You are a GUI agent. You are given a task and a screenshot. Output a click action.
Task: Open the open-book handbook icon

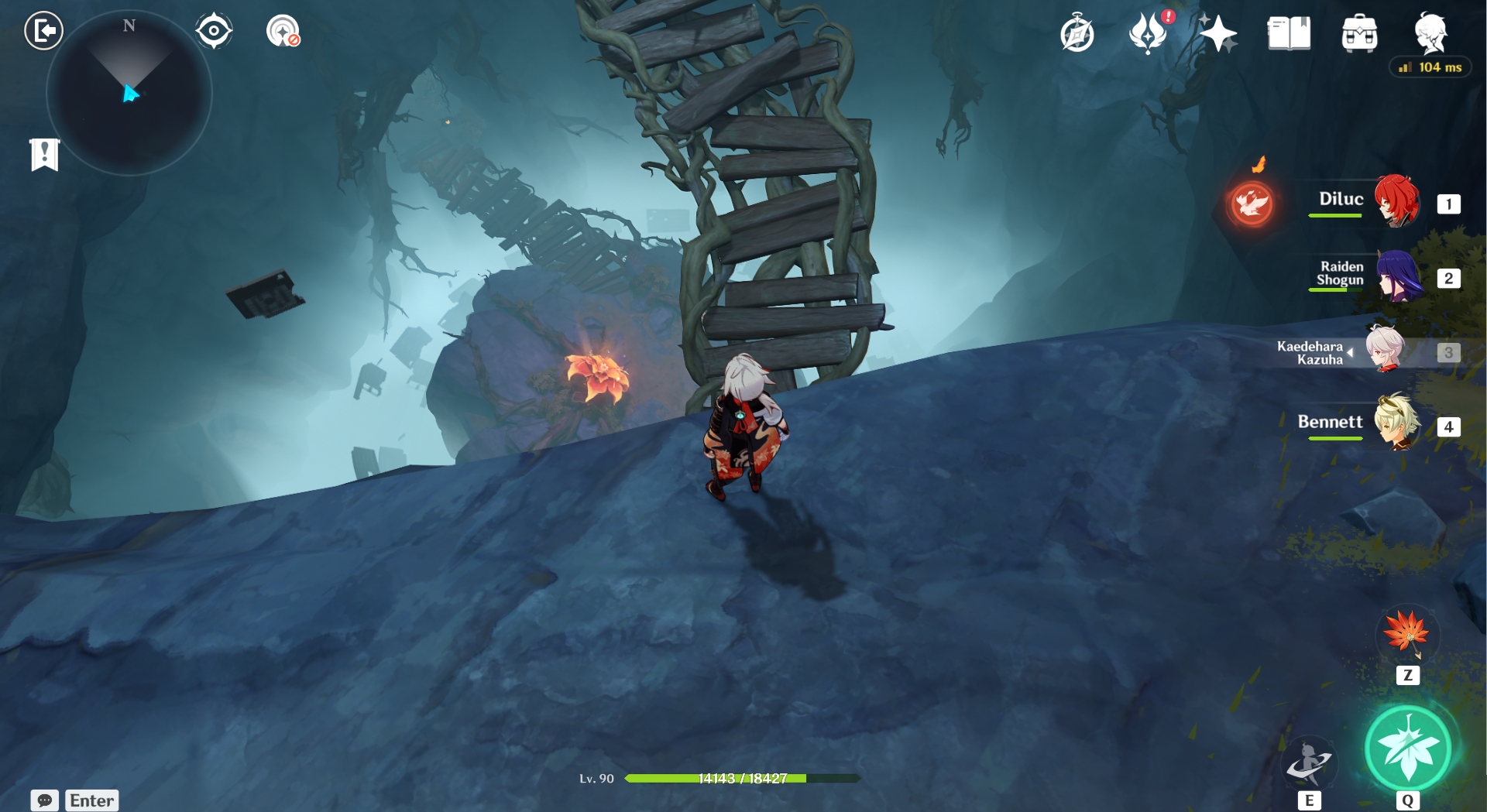pyautogui.click(x=1289, y=34)
